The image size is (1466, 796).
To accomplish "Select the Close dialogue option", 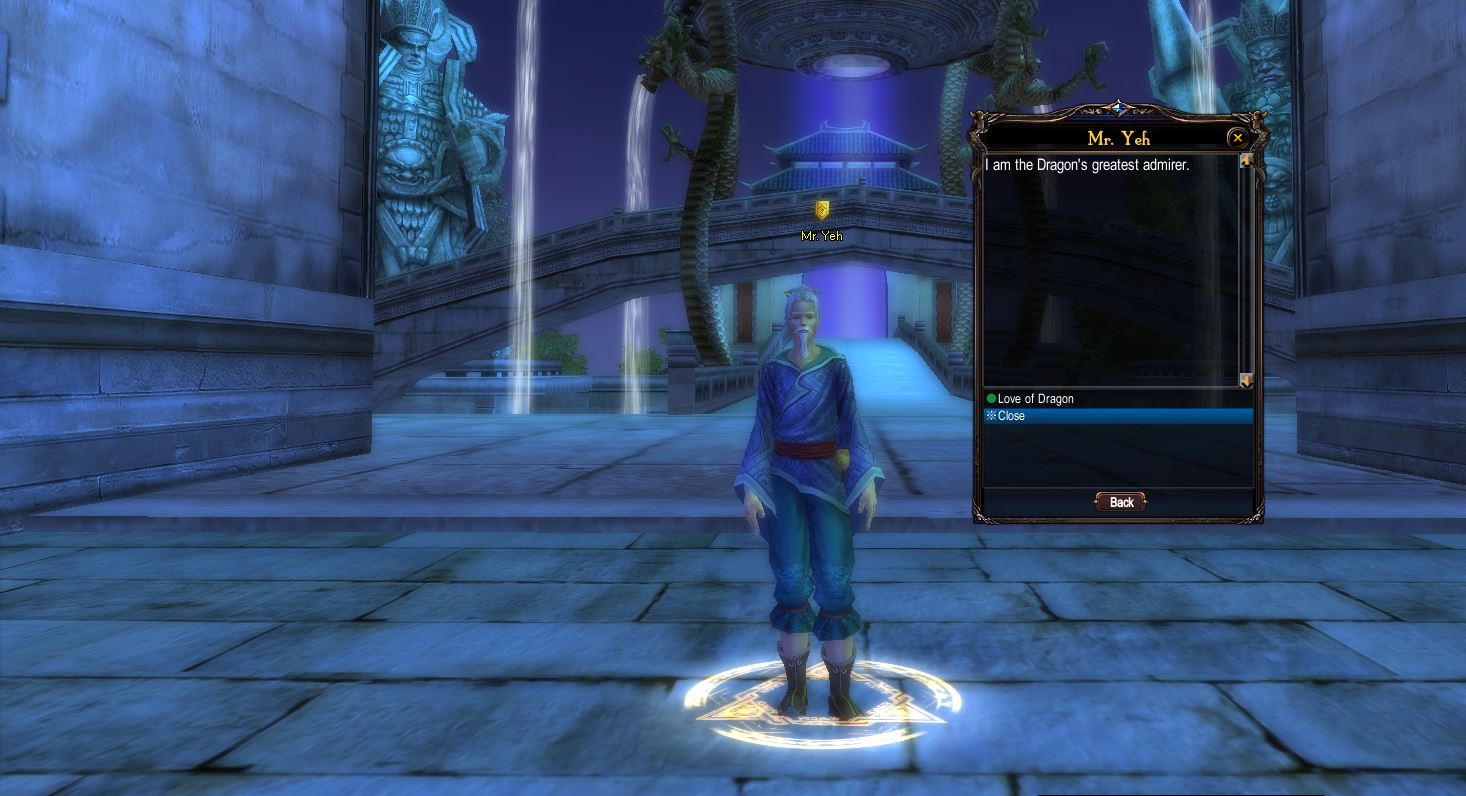I will point(1011,416).
